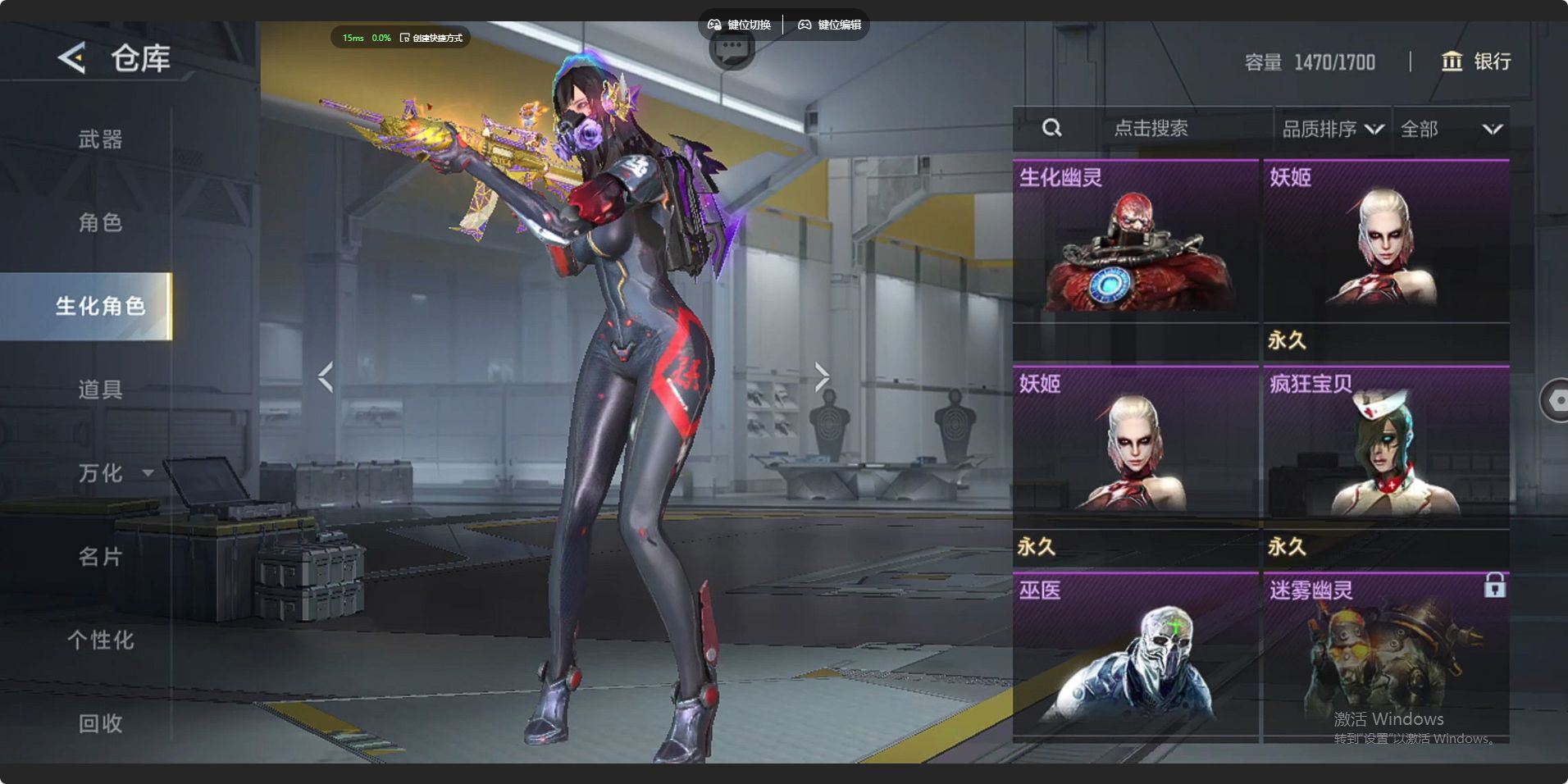
Task: Open the 品质排序 sort dropdown
Action: pos(1332,129)
